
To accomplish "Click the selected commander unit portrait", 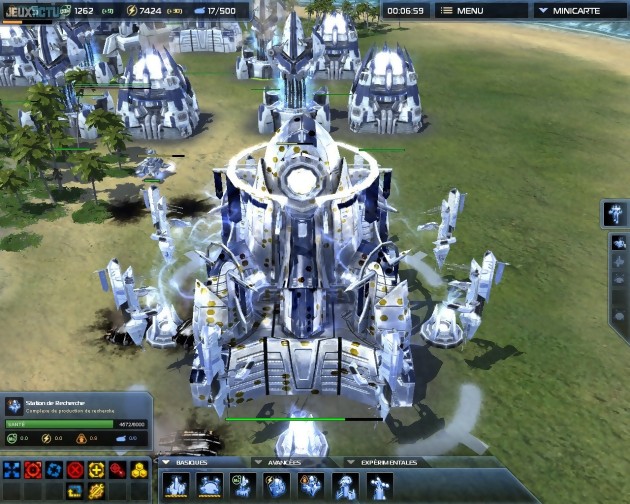I will (616, 213).
